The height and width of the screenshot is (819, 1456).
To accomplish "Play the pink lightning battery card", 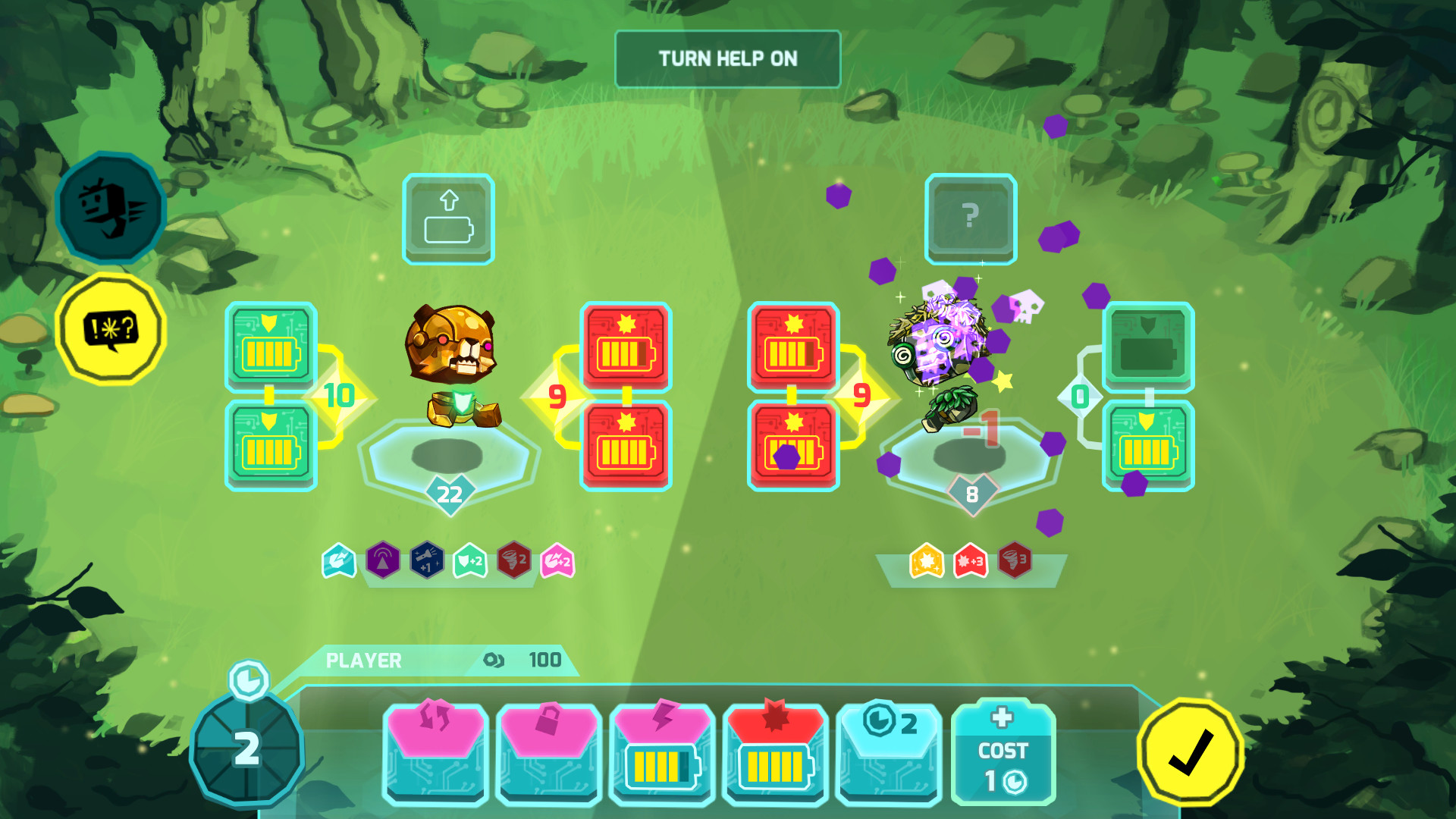I will point(661,751).
